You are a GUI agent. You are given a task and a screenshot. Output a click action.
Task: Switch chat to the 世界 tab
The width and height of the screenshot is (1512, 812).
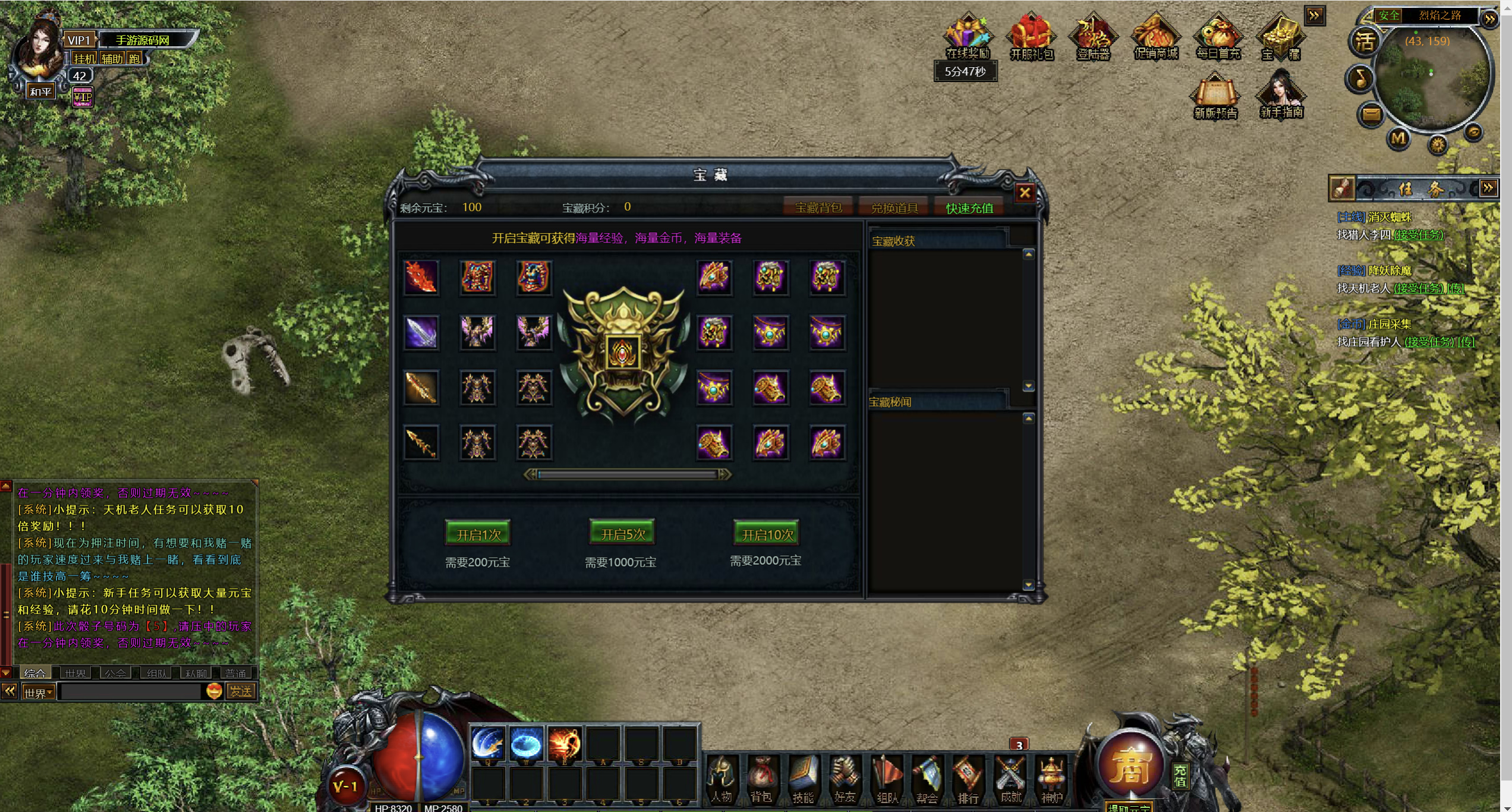tap(75, 673)
